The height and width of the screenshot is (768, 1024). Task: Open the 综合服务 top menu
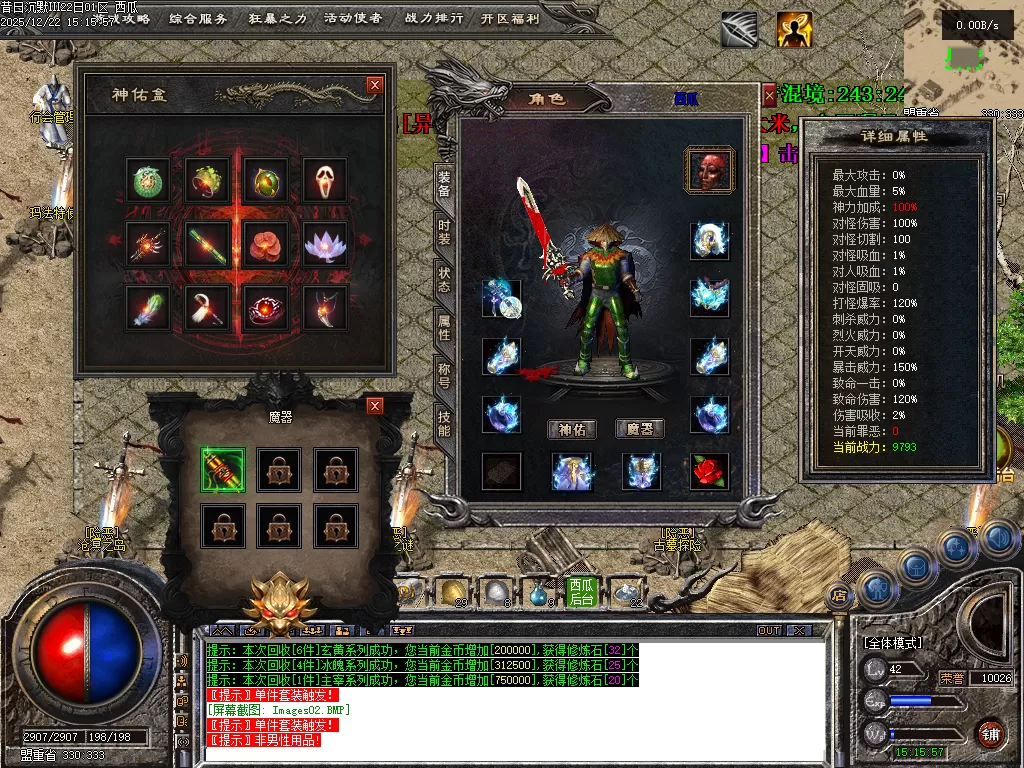198,18
